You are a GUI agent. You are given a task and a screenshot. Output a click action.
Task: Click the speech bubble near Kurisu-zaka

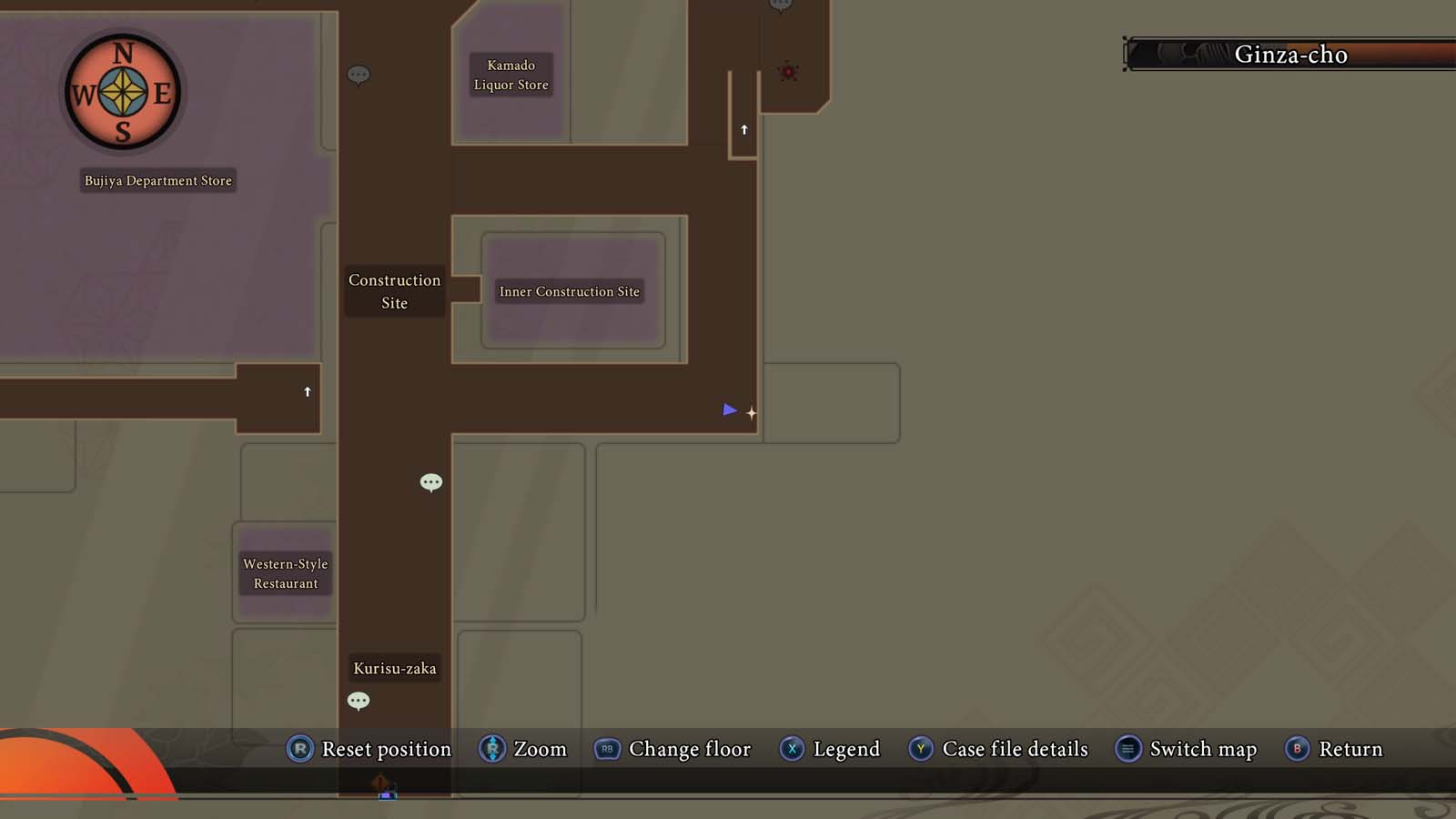[359, 701]
